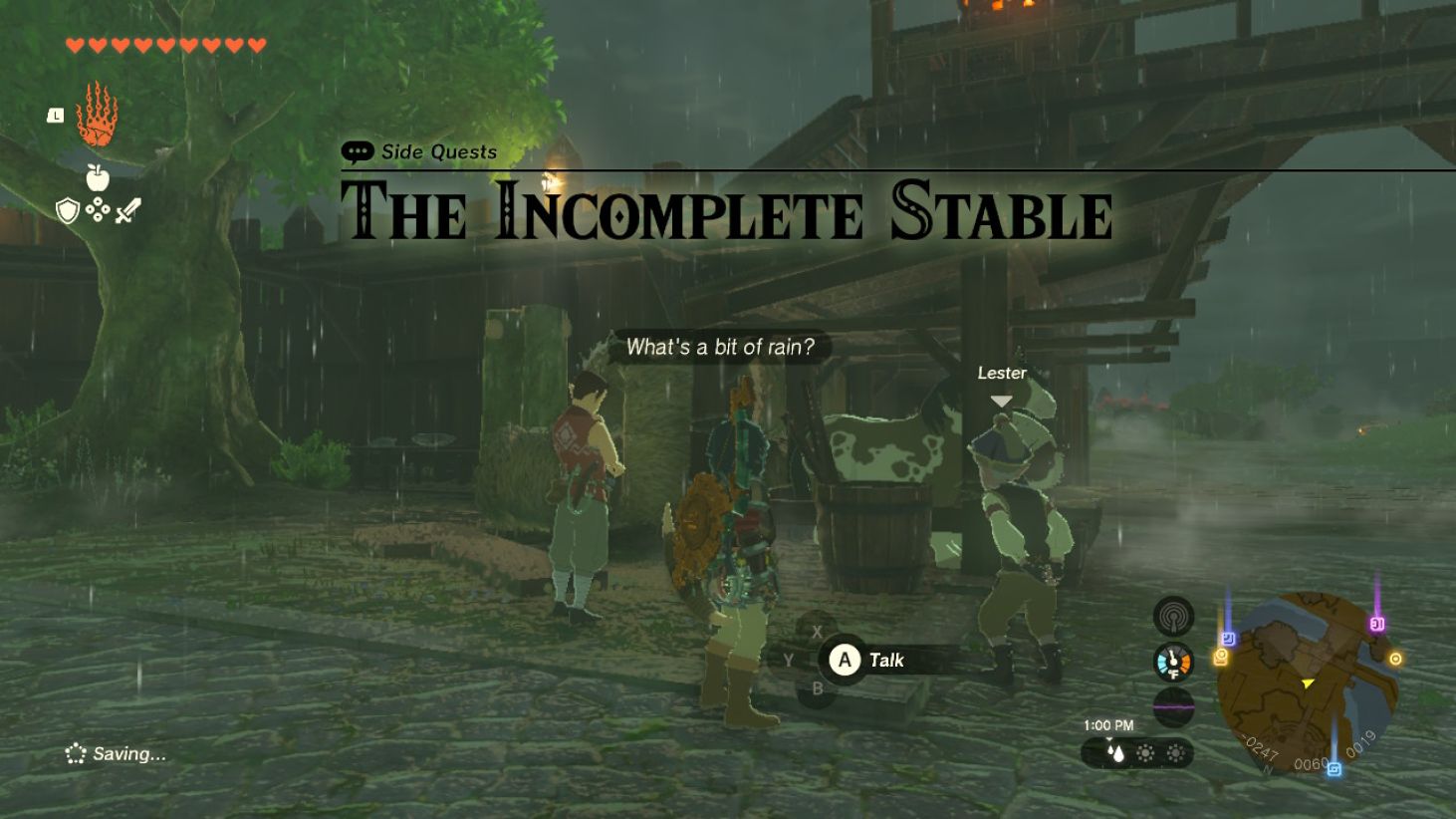This screenshot has width=1456, height=819.
Task: Toggle the first sun icon in the forecast bar
Action: (x=1145, y=752)
